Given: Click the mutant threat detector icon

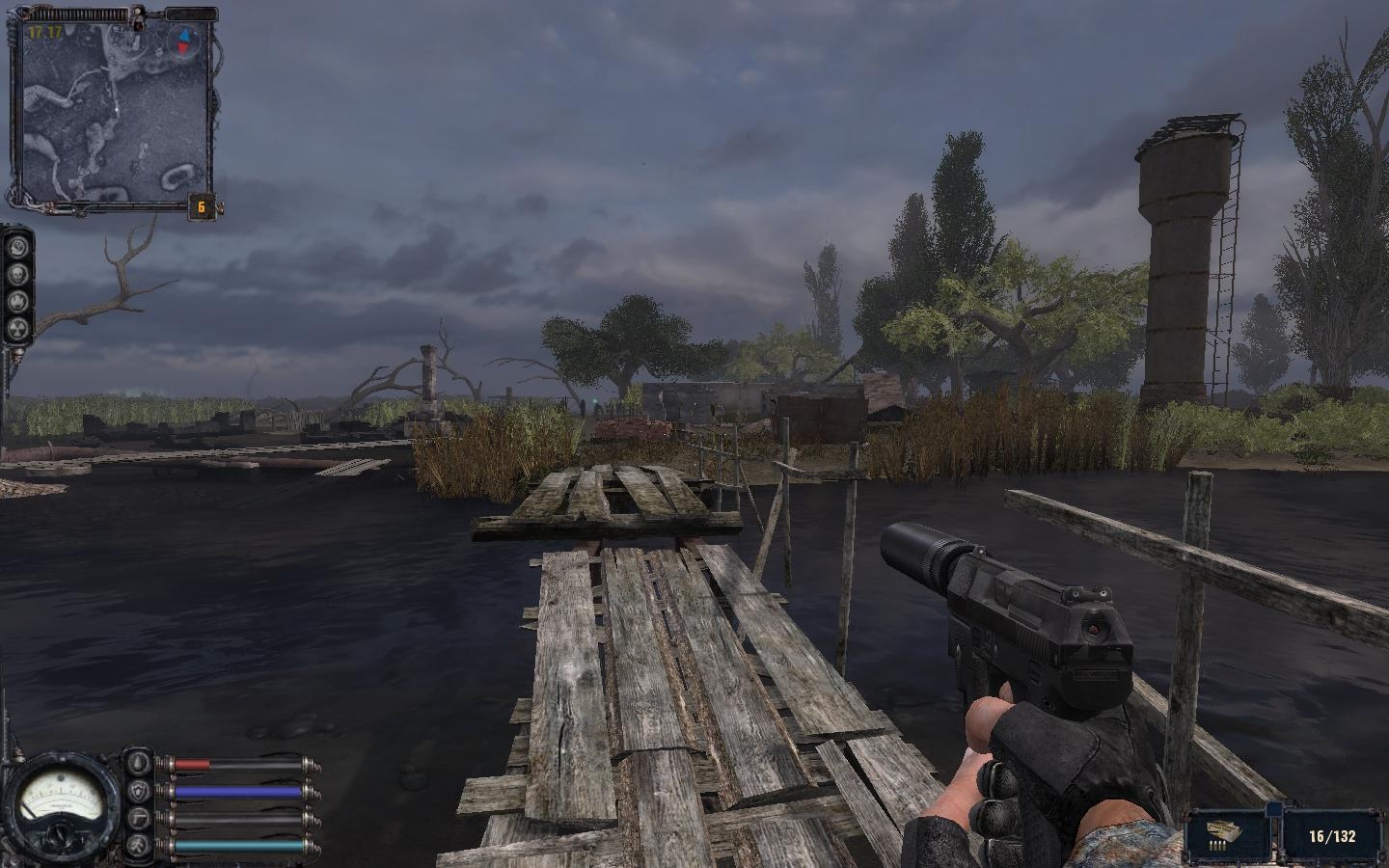Looking at the screenshot, I should pos(16,246).
